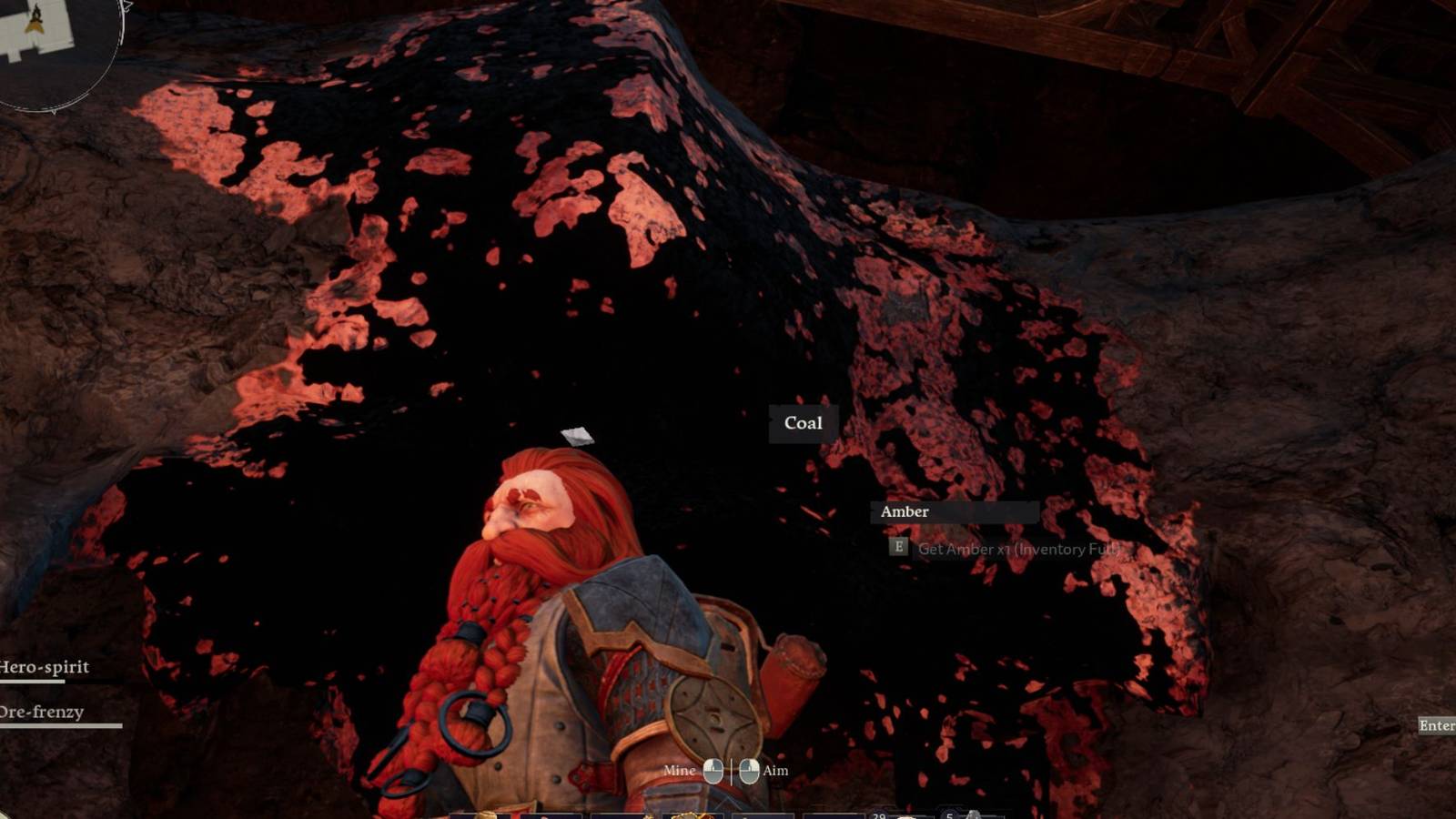Click the Amber resource label
This screenshot has width=1456, height=819.
[x=904, y=512]
